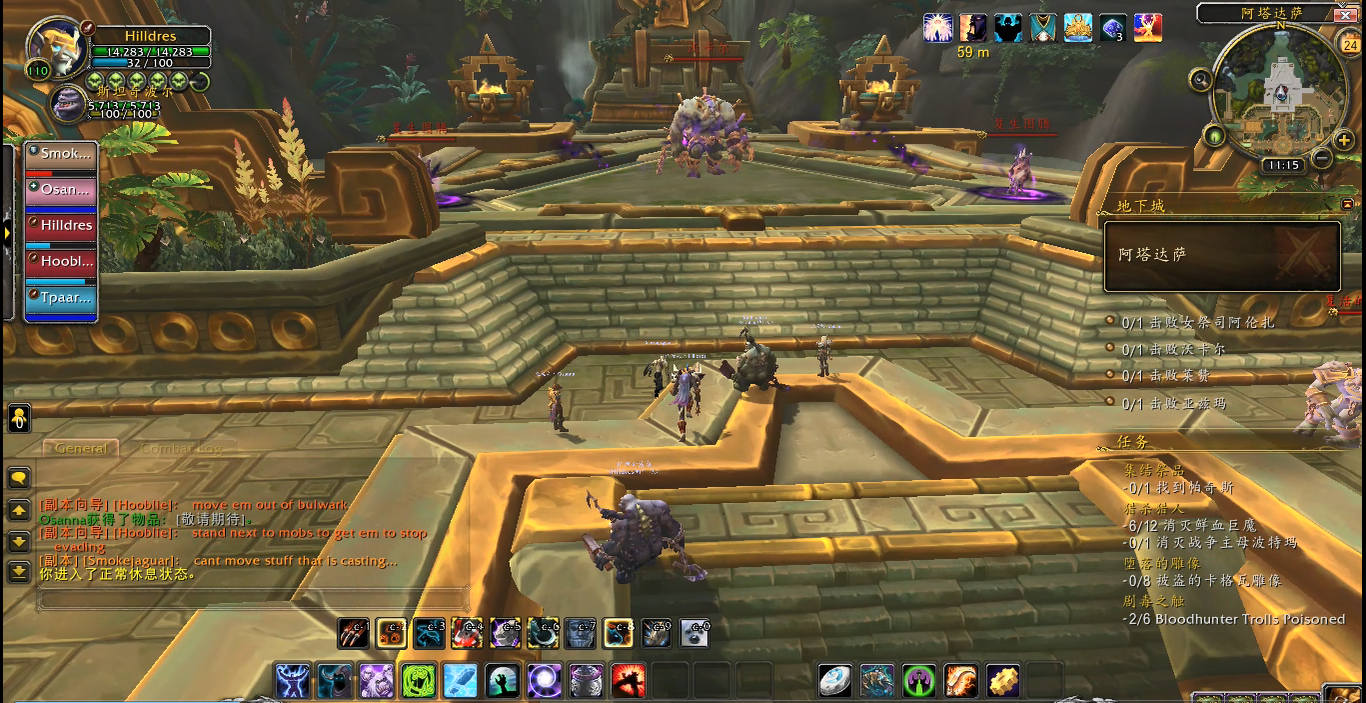Screen dimensions: 1366x703
Task: Switch to the General chat tab
Action: coord(81,449)
